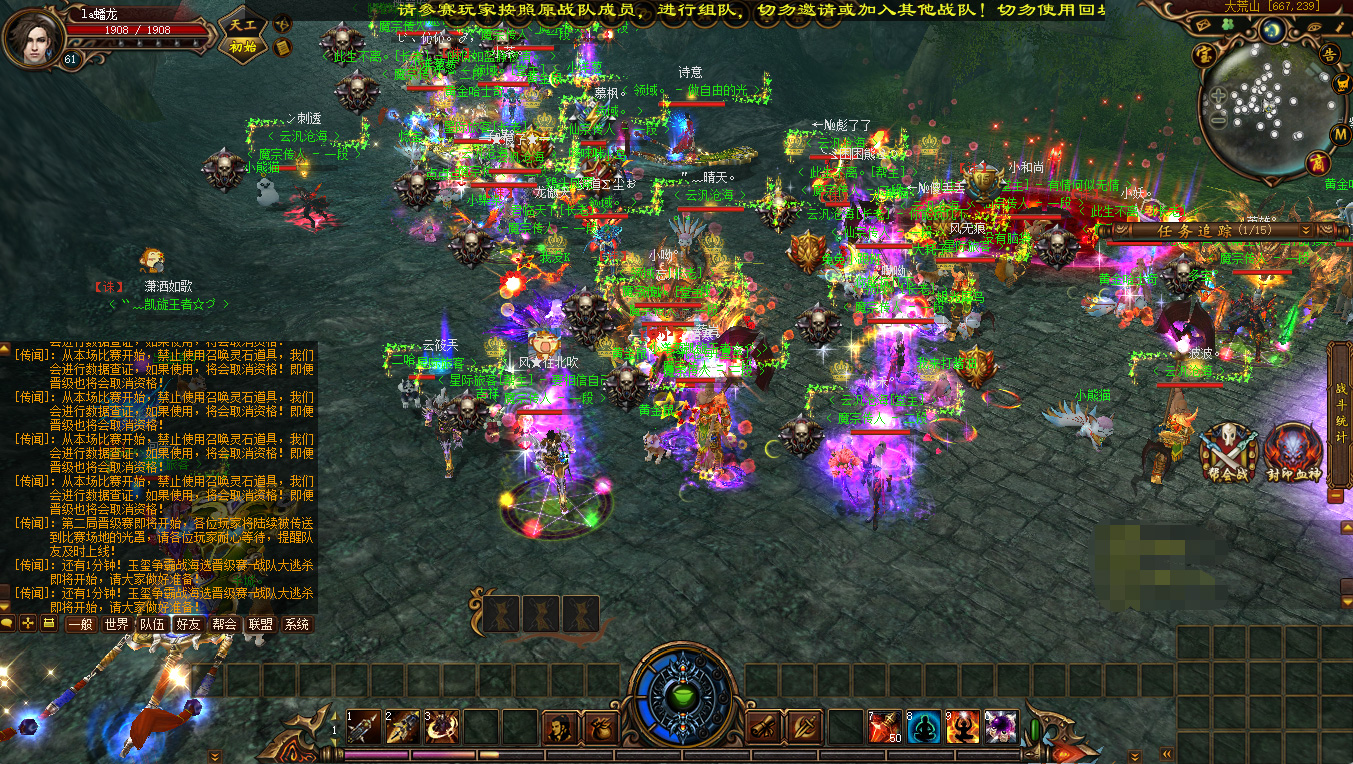Open the 帮会战 crossed-swords event icon
The image size is (1353, 764).
pos(1227,452)
